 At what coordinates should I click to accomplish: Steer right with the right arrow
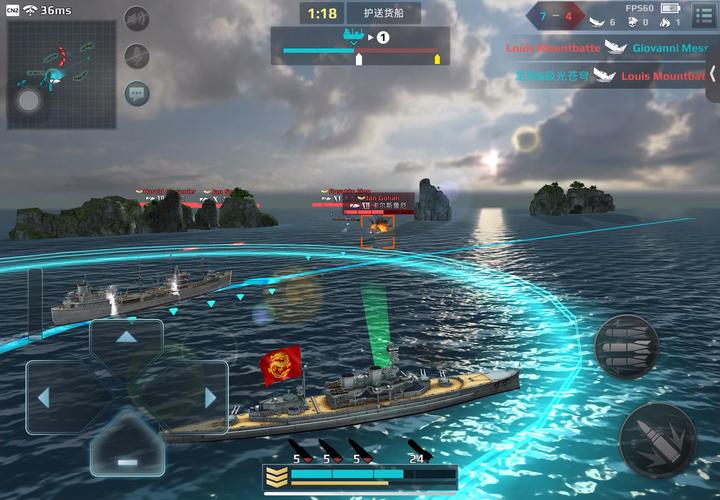click(x=208, y=397)
